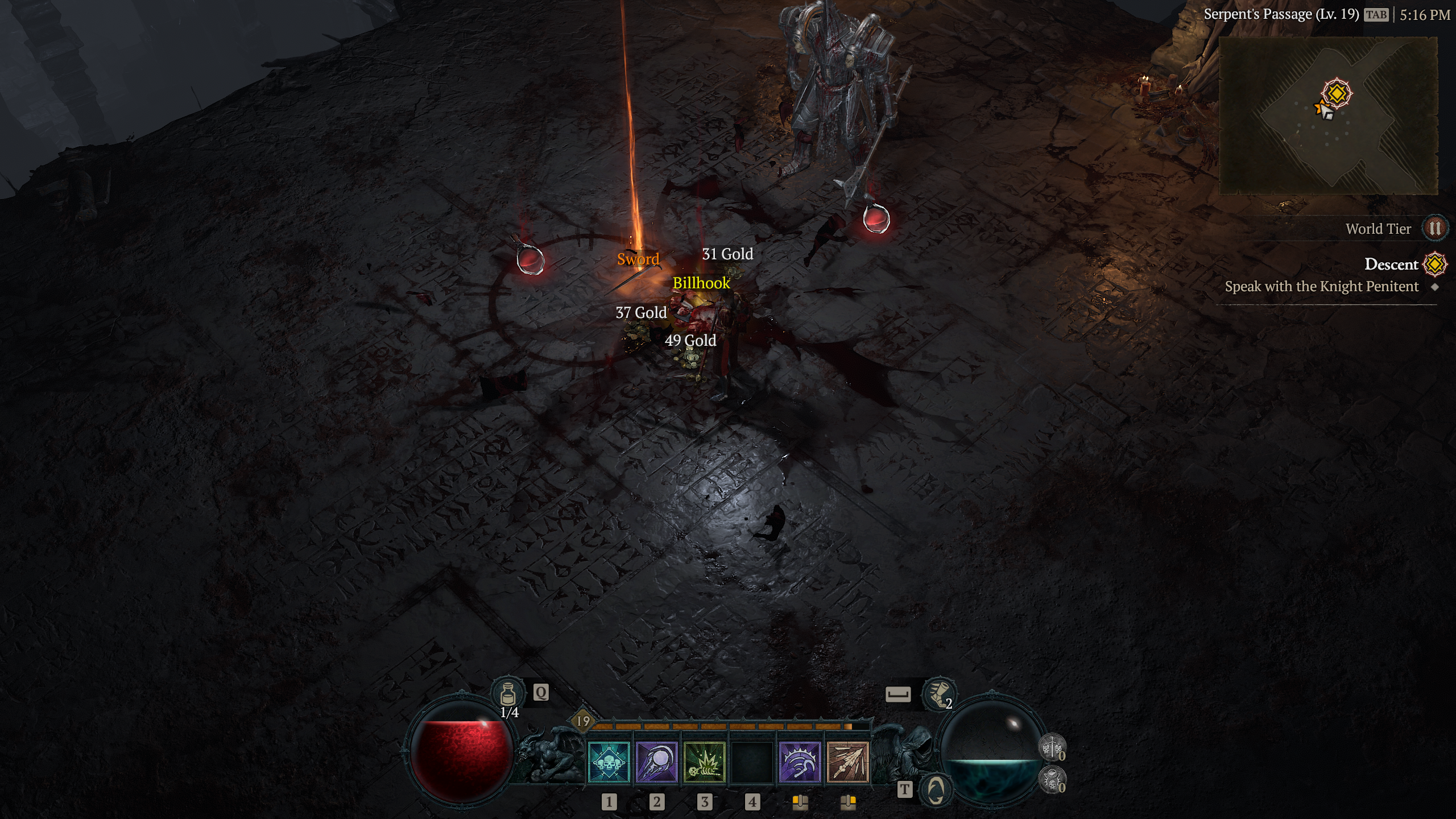Activate the evade boot icon
This screenshot has width=1456, height=819.
tap(938, 694)
